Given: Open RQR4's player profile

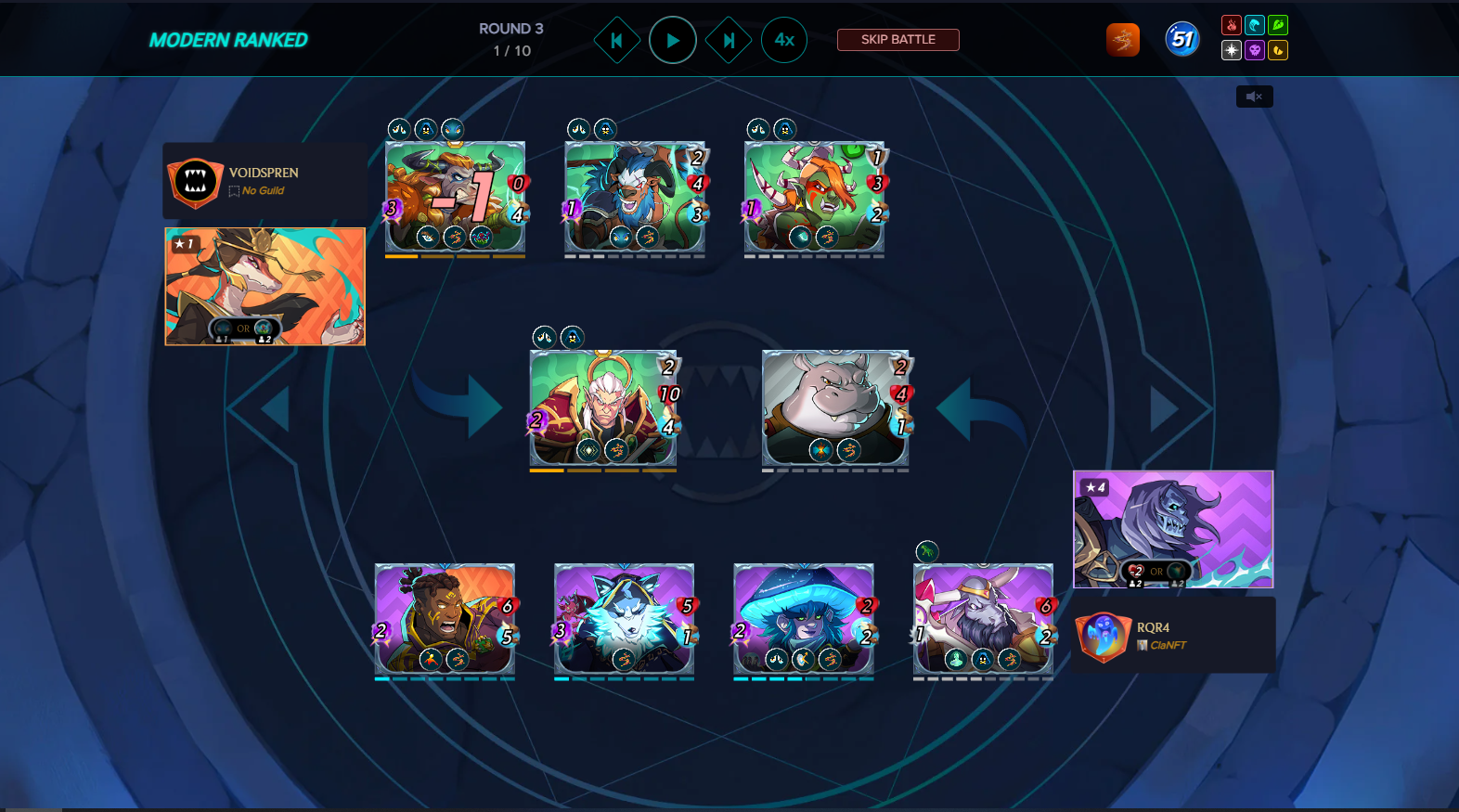Looking at the screenshot, I should 1153,627.
